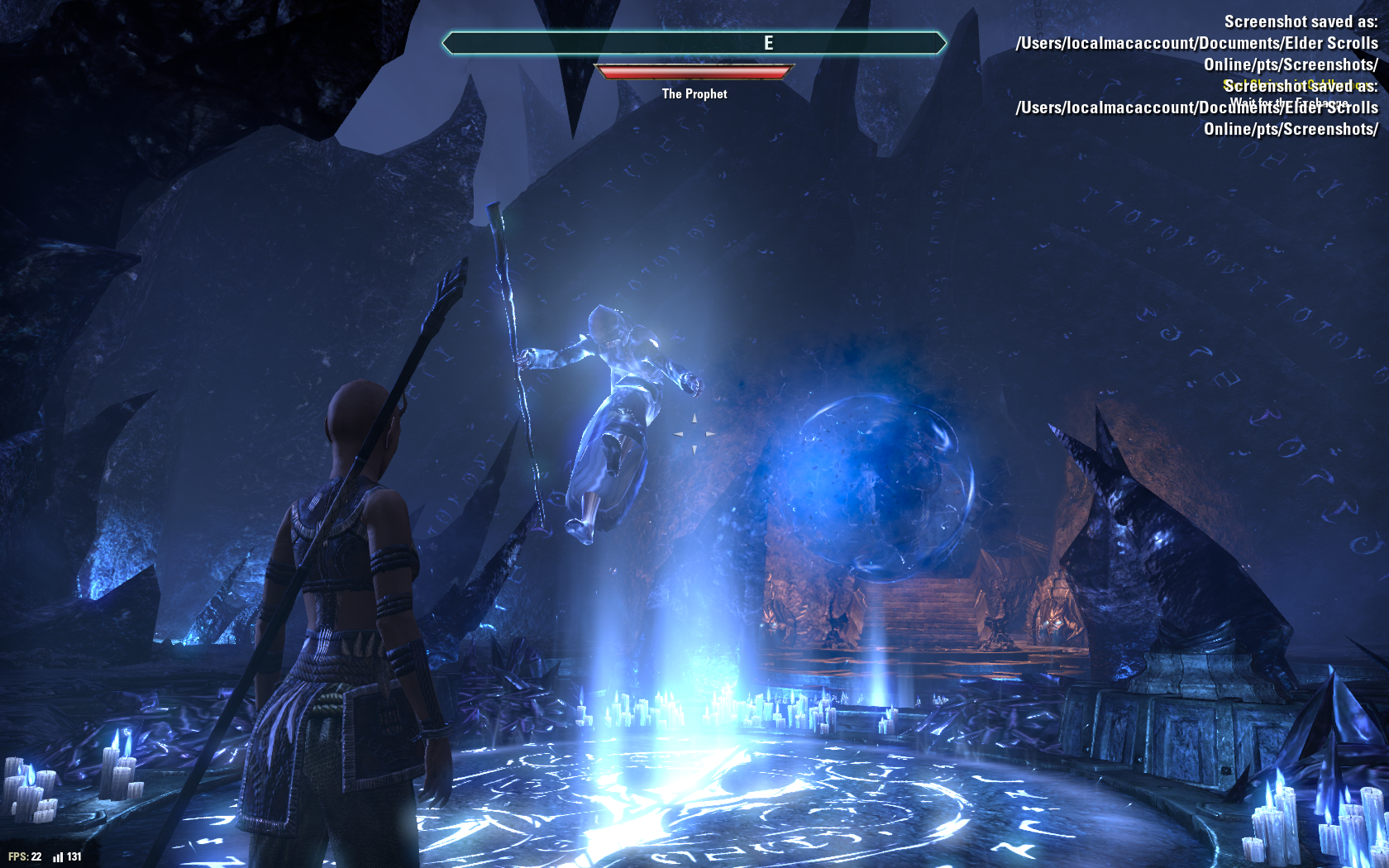This screenshot has width=1389, height=868.
Task: Click the compass bar showing E heading
Action: click(x=694, y=43)
